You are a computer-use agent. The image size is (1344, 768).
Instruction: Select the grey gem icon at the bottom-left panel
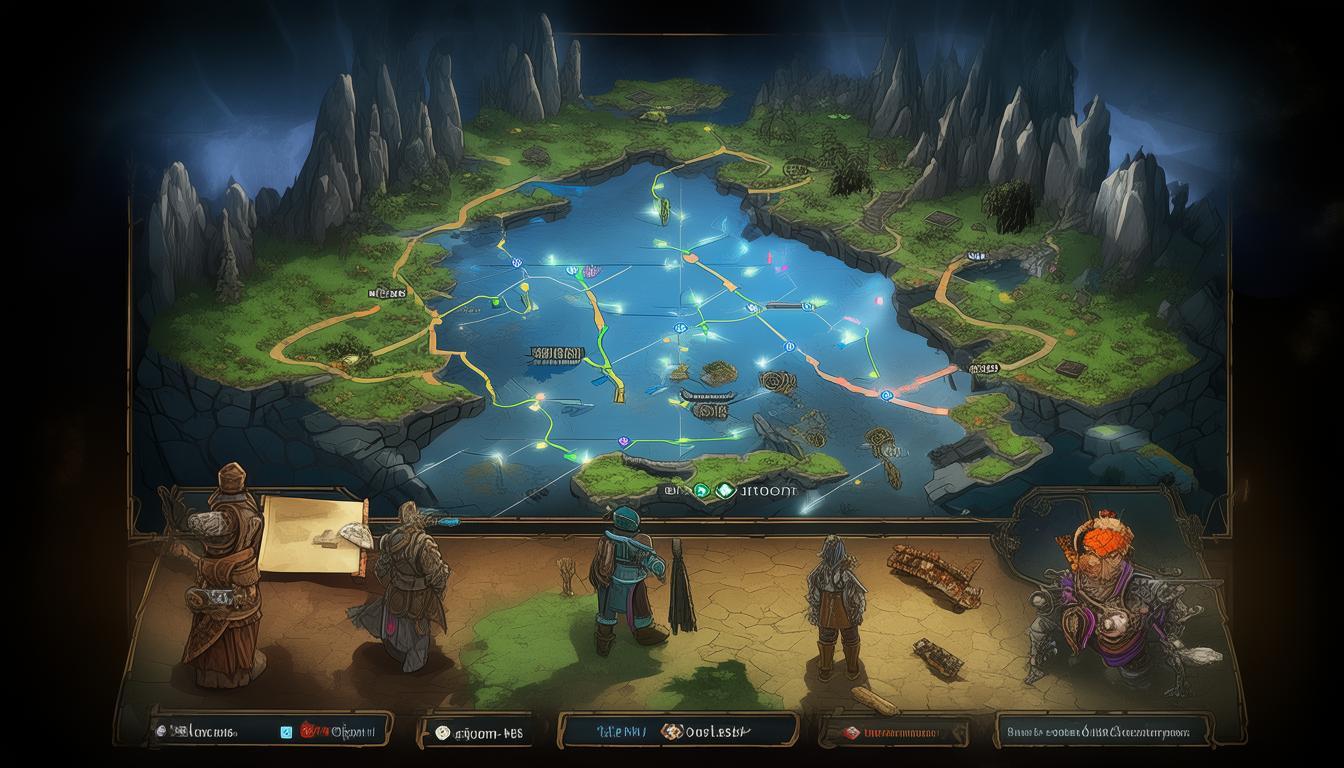pos(160,732)
